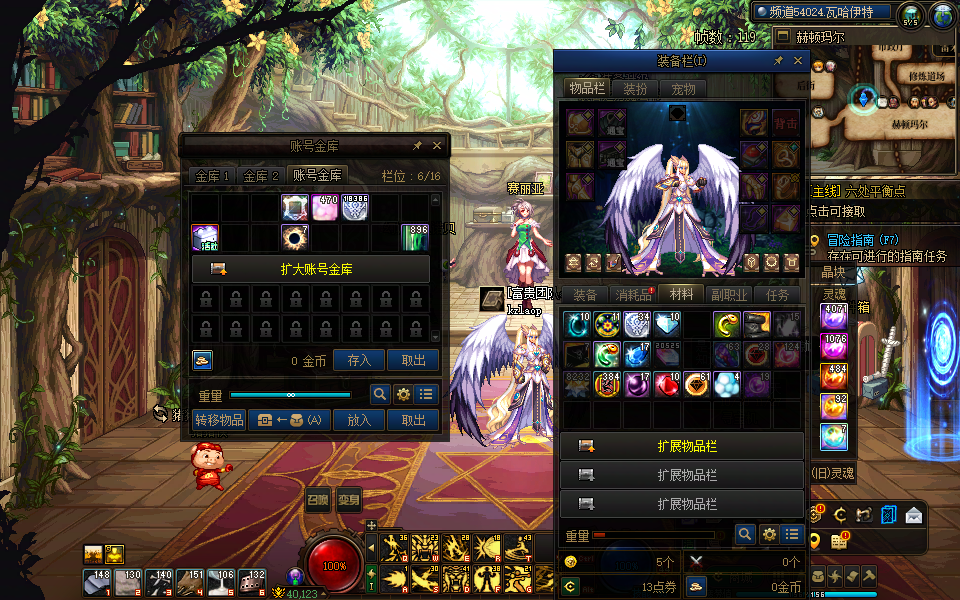Viewport: 960px width, 600px height.
Task: Click the 召唤 summon button
Action: point(318,501)
